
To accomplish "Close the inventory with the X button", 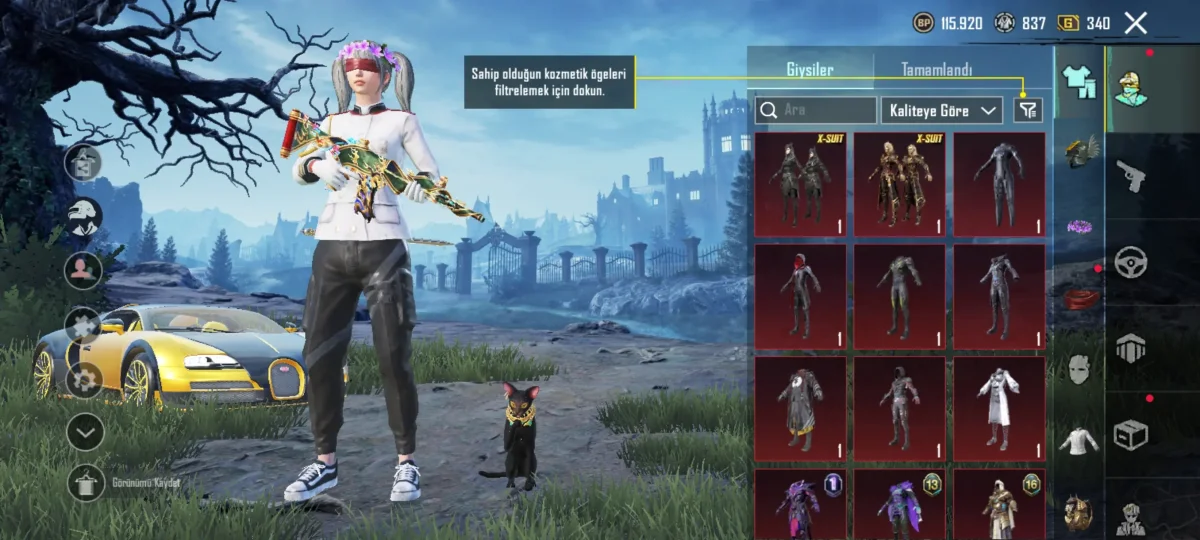I will [x=1135, y=23].
